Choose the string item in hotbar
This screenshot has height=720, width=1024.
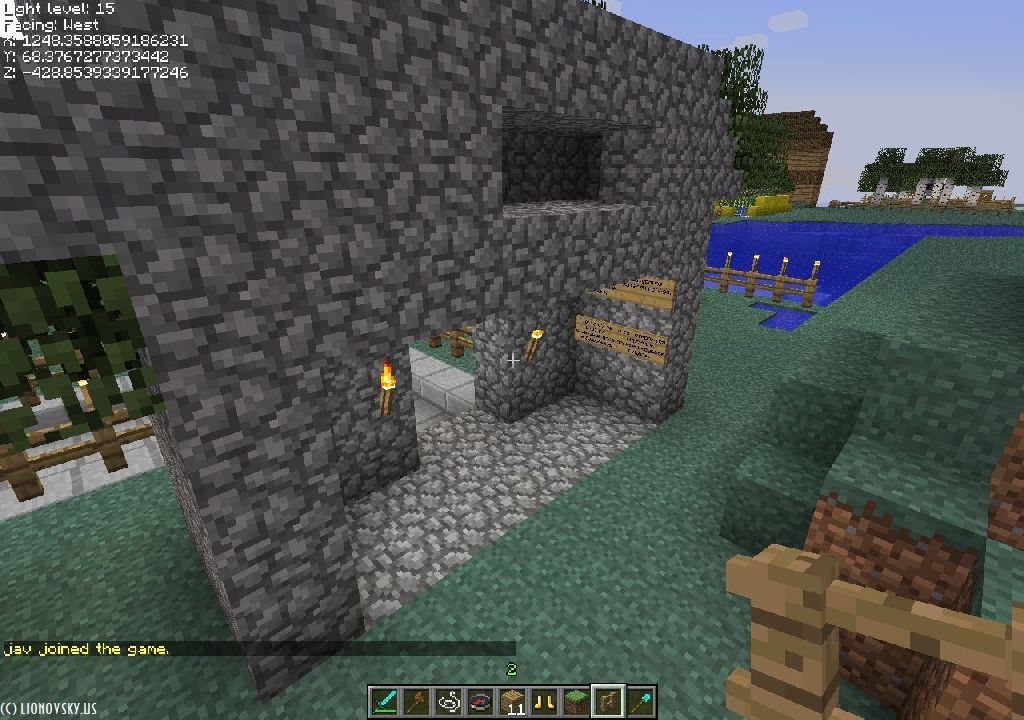tap(448, 702)
